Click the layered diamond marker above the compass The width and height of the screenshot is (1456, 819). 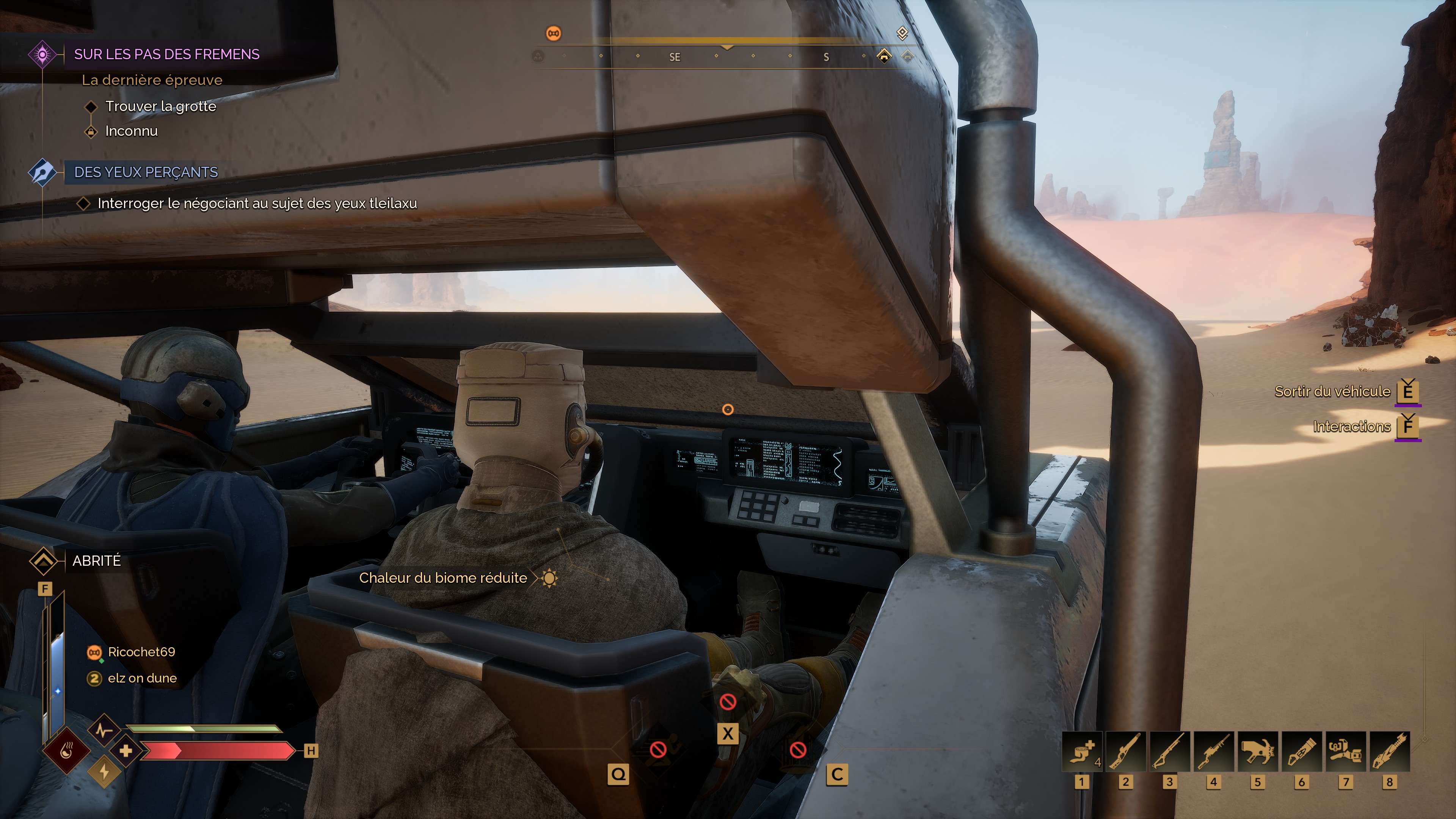[x=902, y=33]
